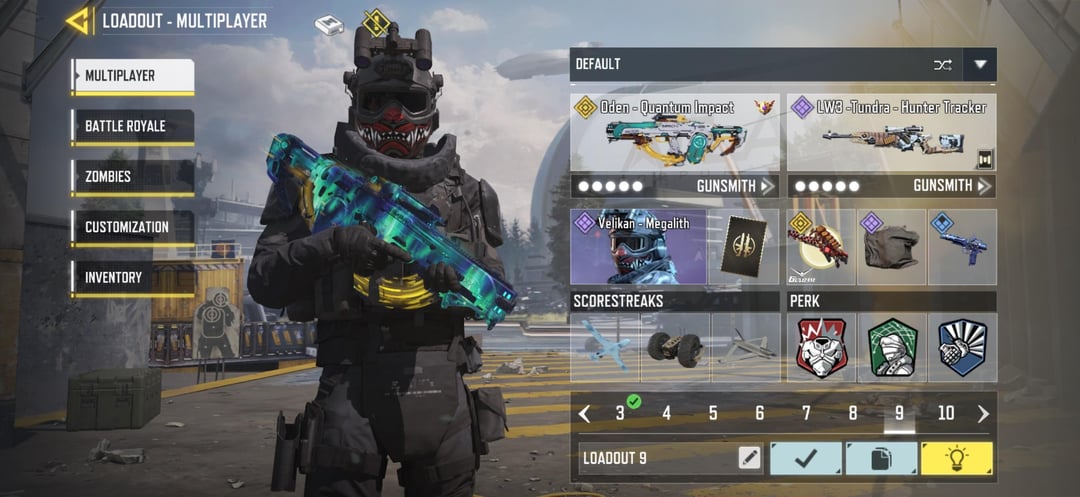Equip this loadout with the checkmark button
The width and height of the screenshot is (1080, 497).
pyautogui.click(x=805, y=458)
